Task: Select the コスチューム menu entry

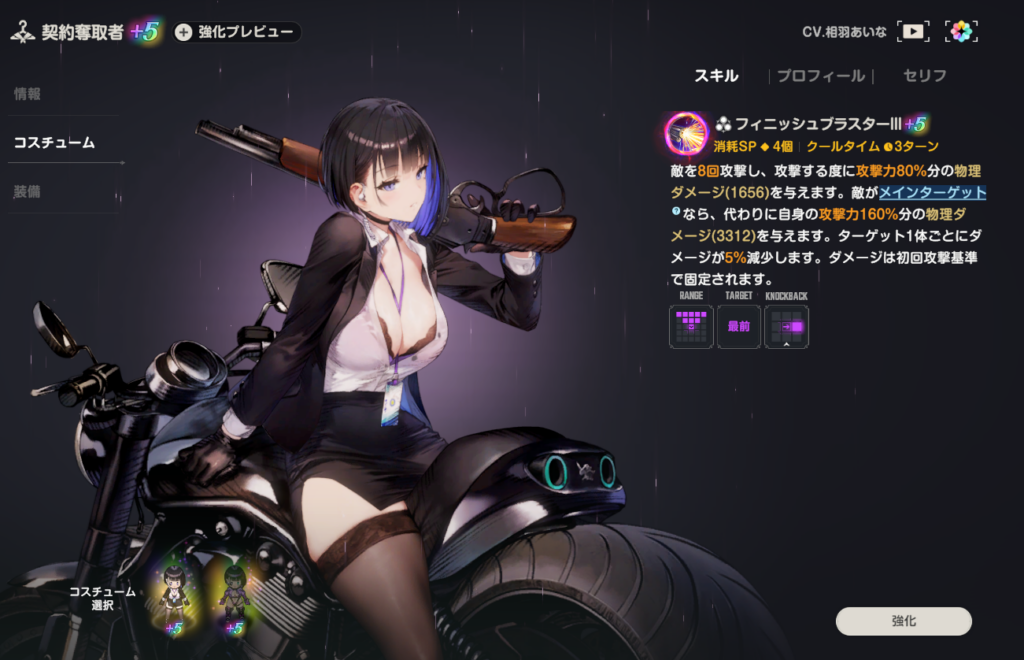Action: [54, 142]
